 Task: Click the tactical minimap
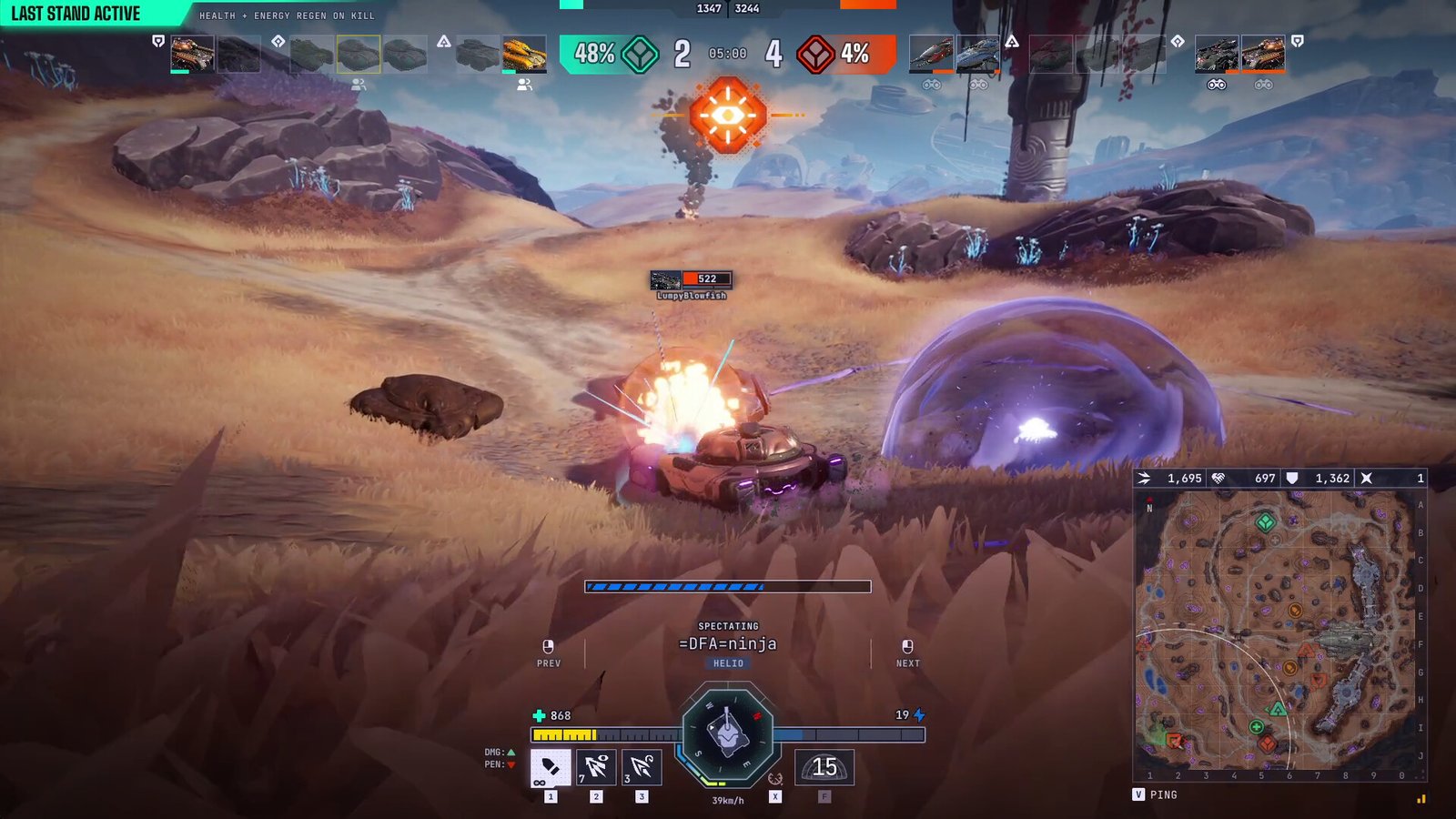coord(1279,634)
